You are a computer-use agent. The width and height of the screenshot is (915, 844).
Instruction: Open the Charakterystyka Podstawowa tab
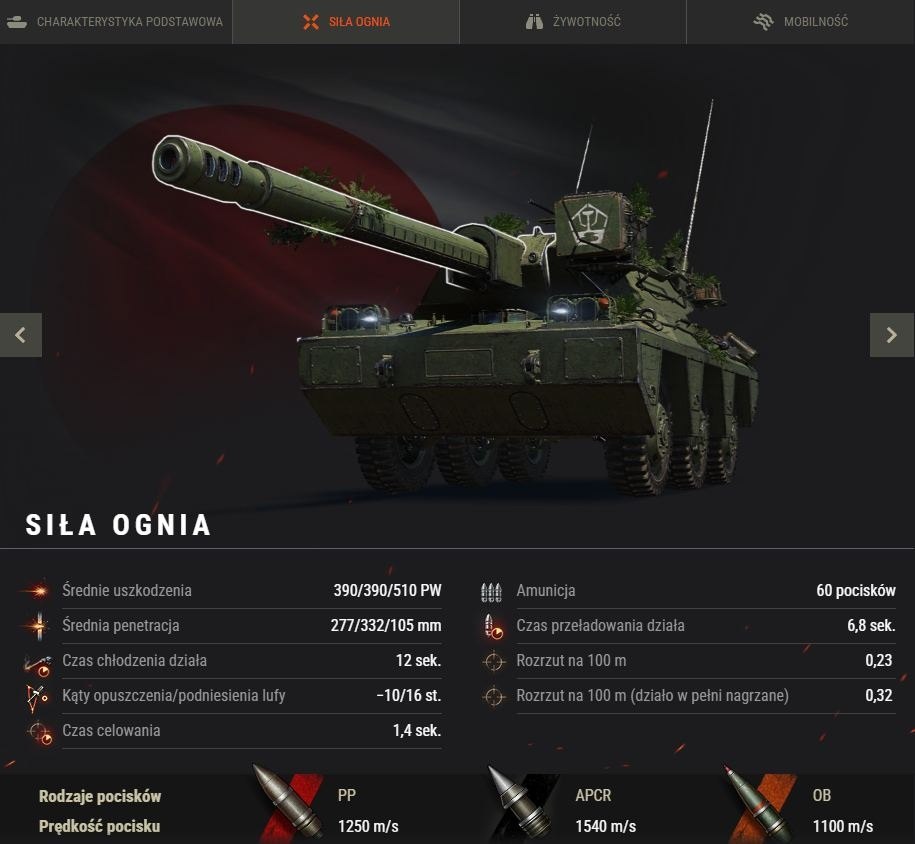click(x=115, y=21)
